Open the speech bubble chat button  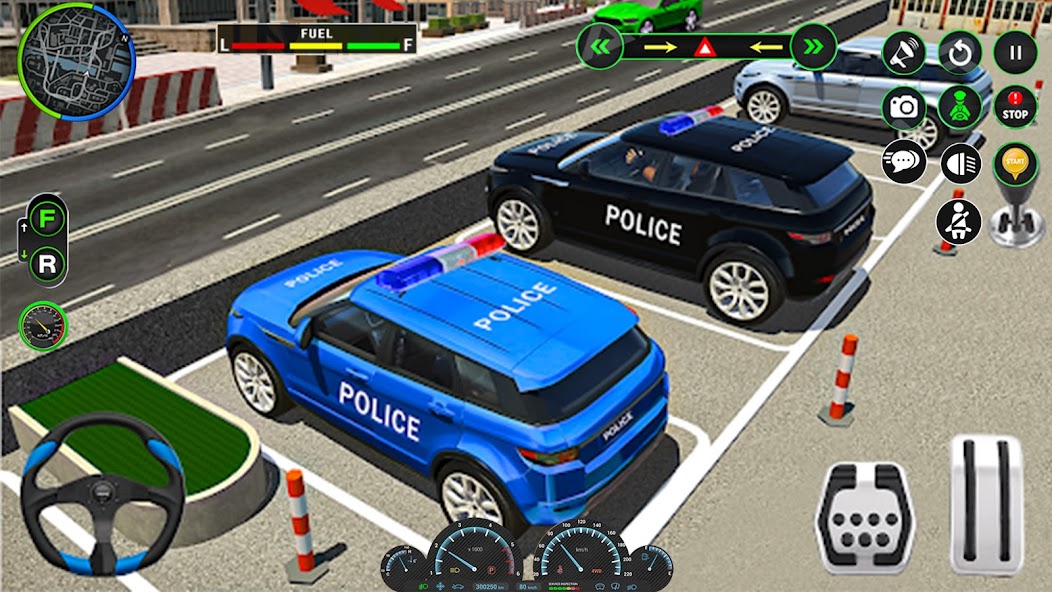(x=903, y=161)
